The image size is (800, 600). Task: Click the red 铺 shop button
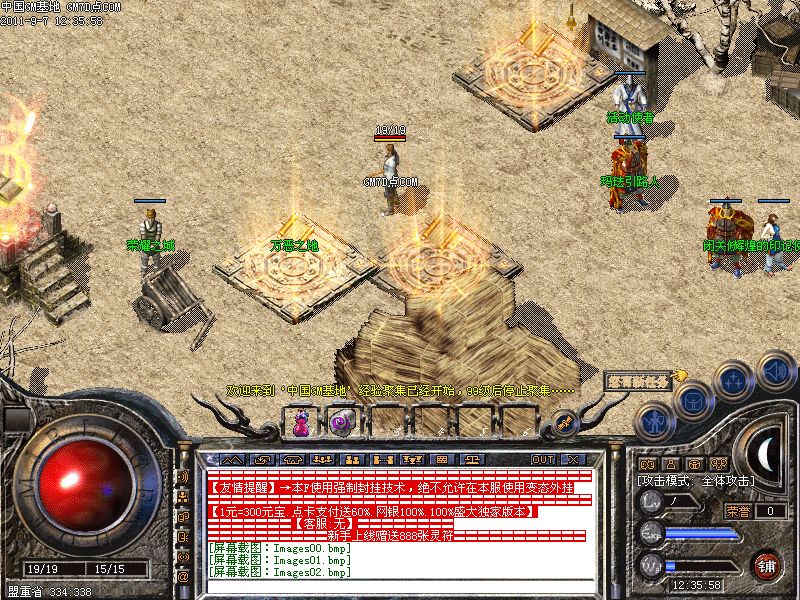(x=766, y=565)
